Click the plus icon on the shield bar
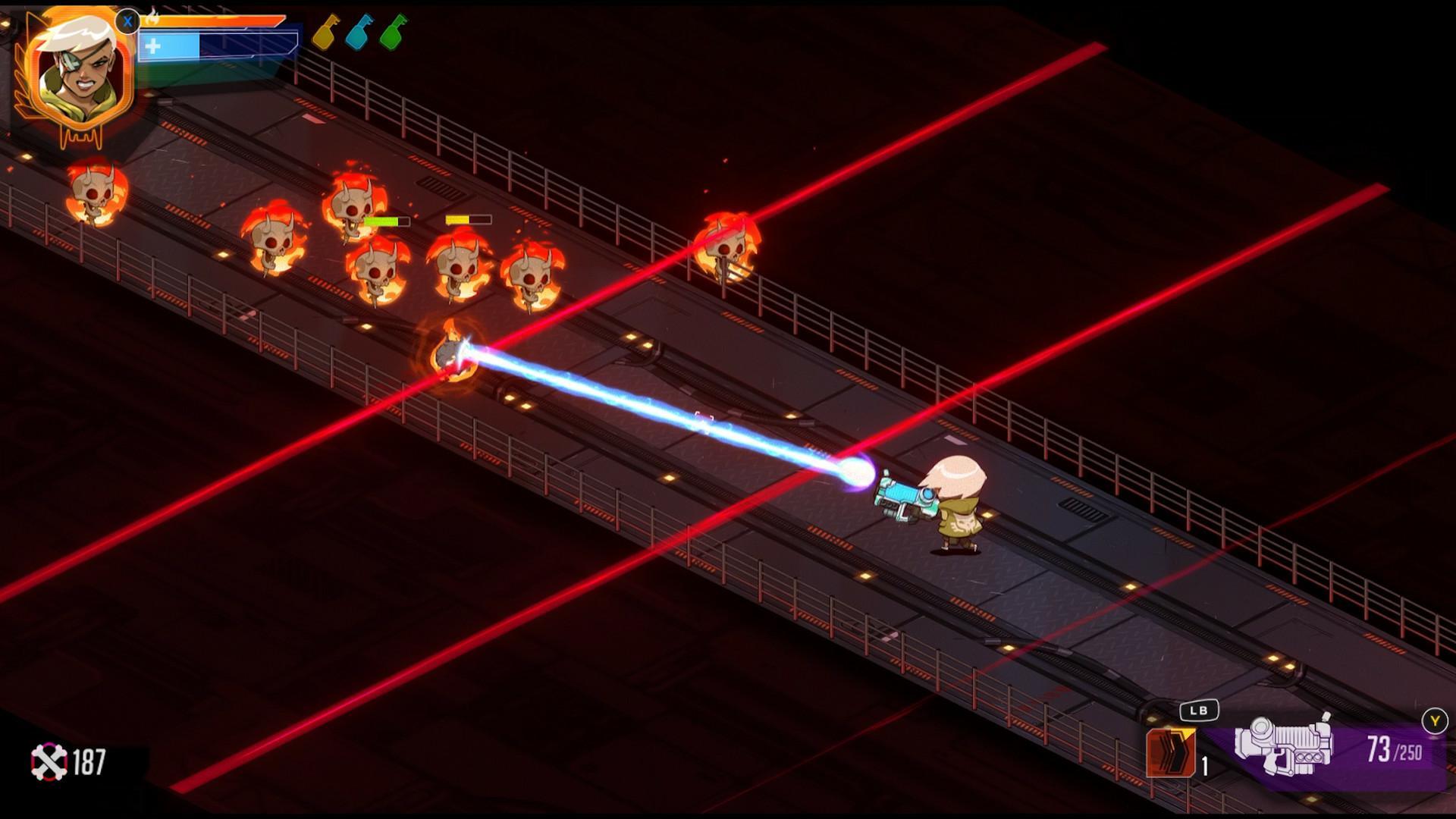 pyautogui.click(x=153, y=45)
